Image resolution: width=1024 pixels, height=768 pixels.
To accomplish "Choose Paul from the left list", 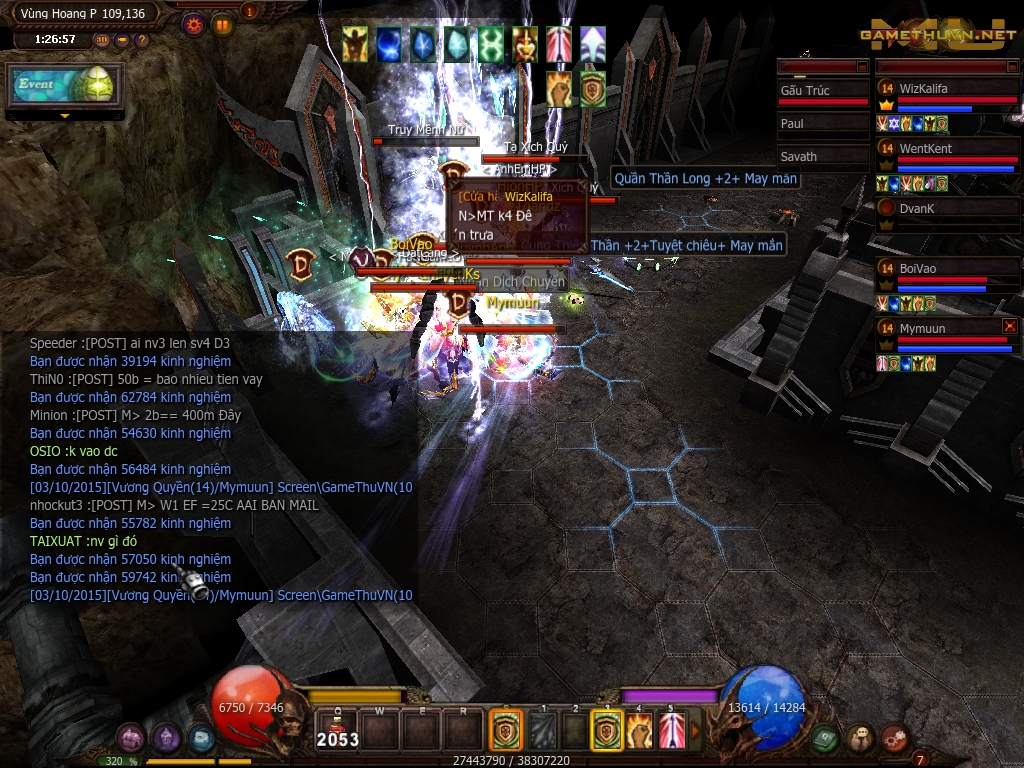I will (x=823, y=124).
